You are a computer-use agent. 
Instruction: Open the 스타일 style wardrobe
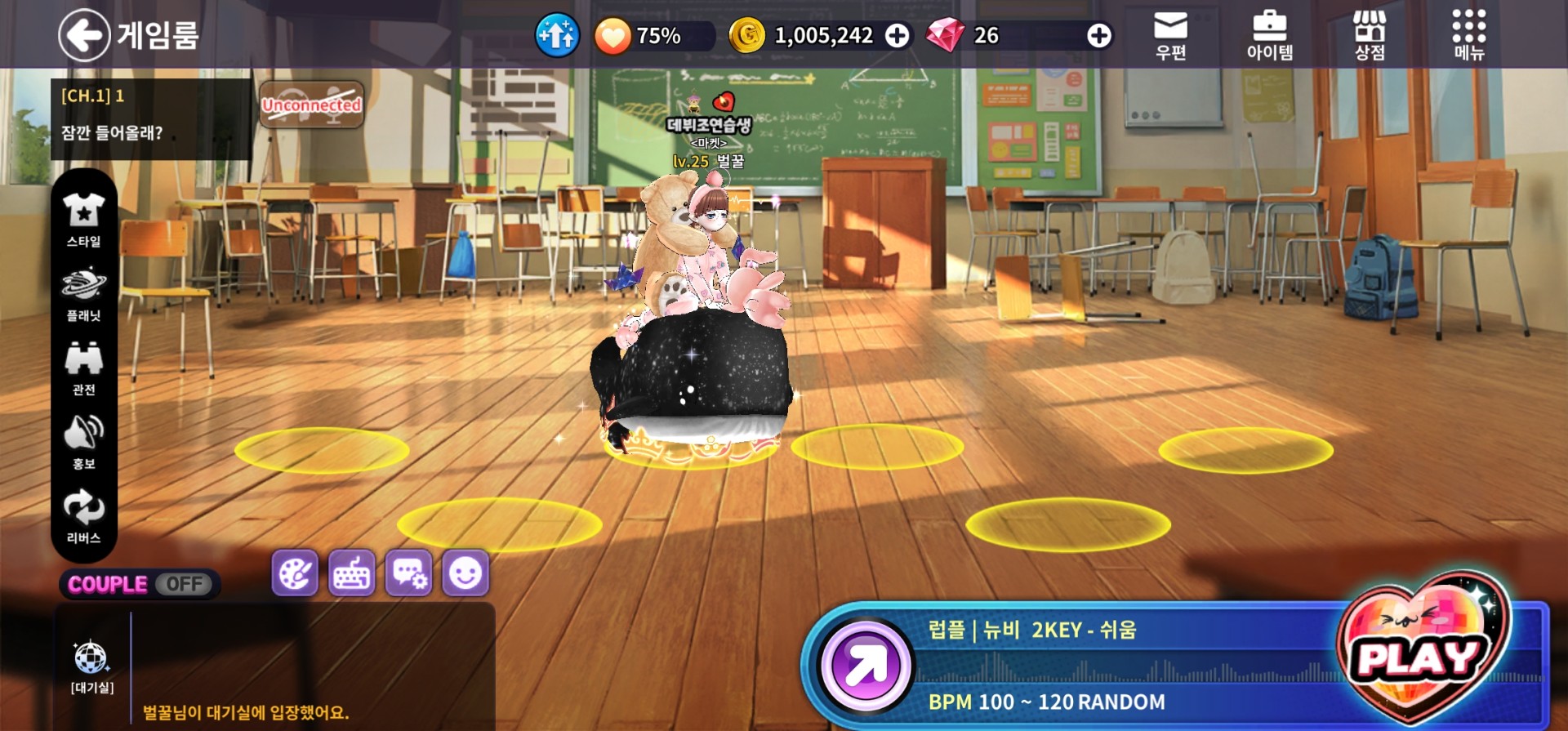click(x=83, y=219)
